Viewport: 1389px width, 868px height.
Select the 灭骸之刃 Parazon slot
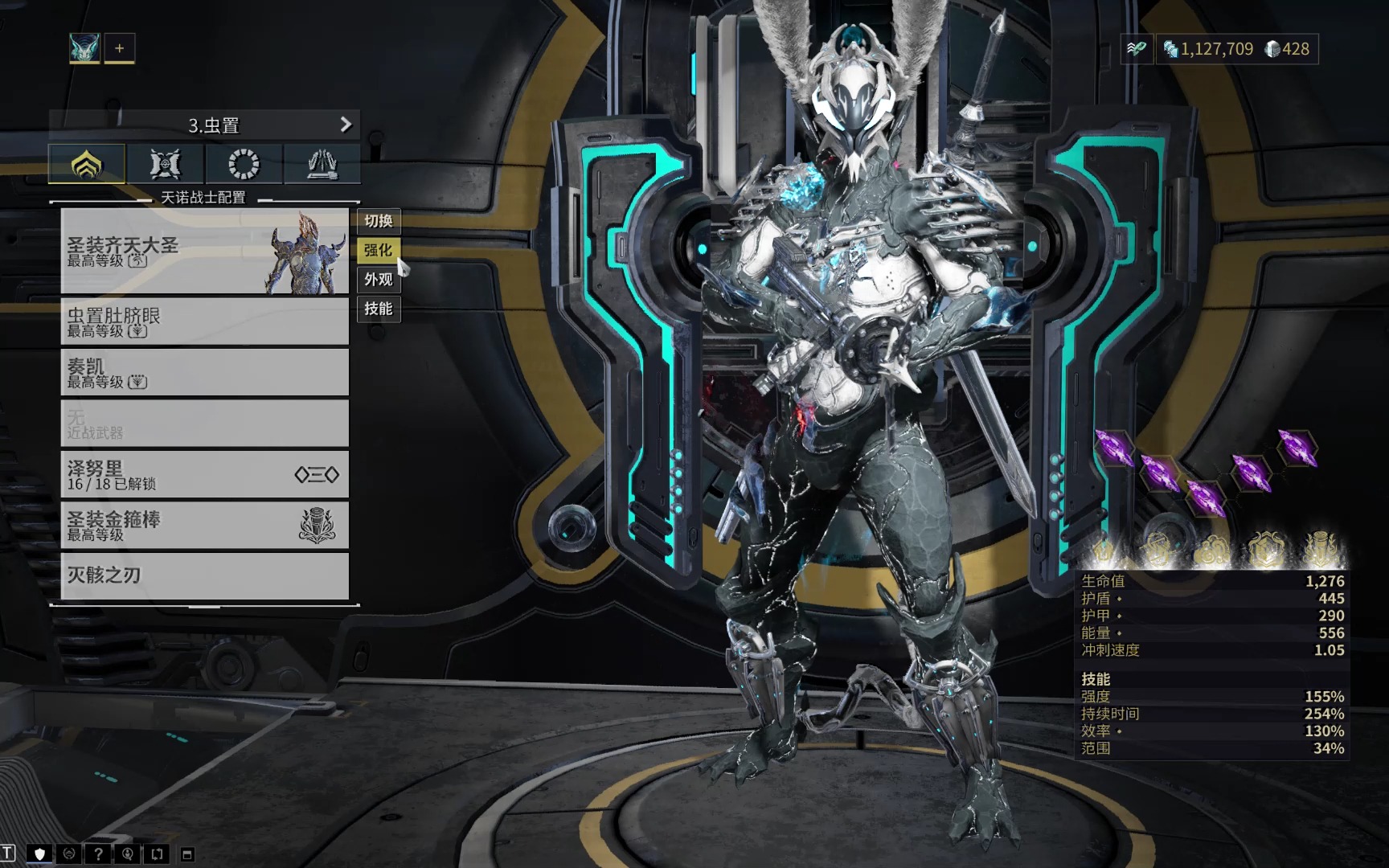point(205,575)
